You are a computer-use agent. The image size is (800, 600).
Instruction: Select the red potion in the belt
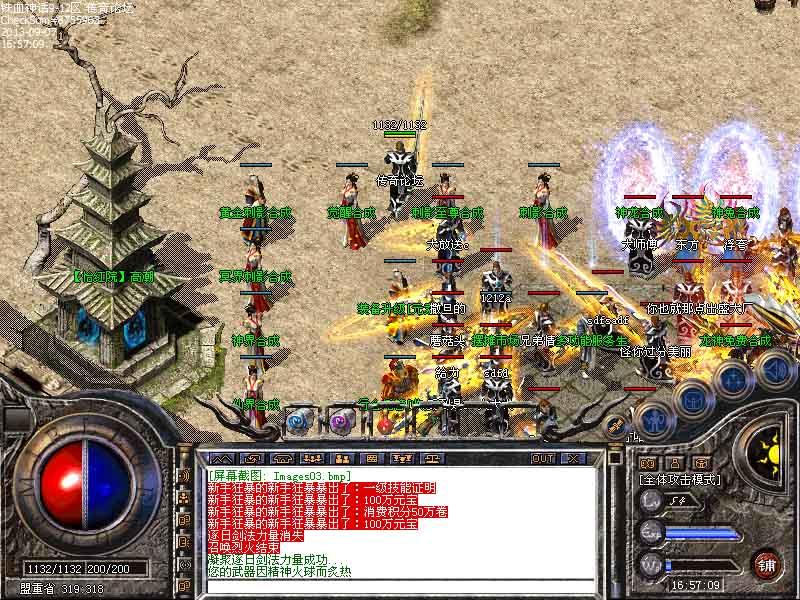pyautogui.click(x=385, y=422)
